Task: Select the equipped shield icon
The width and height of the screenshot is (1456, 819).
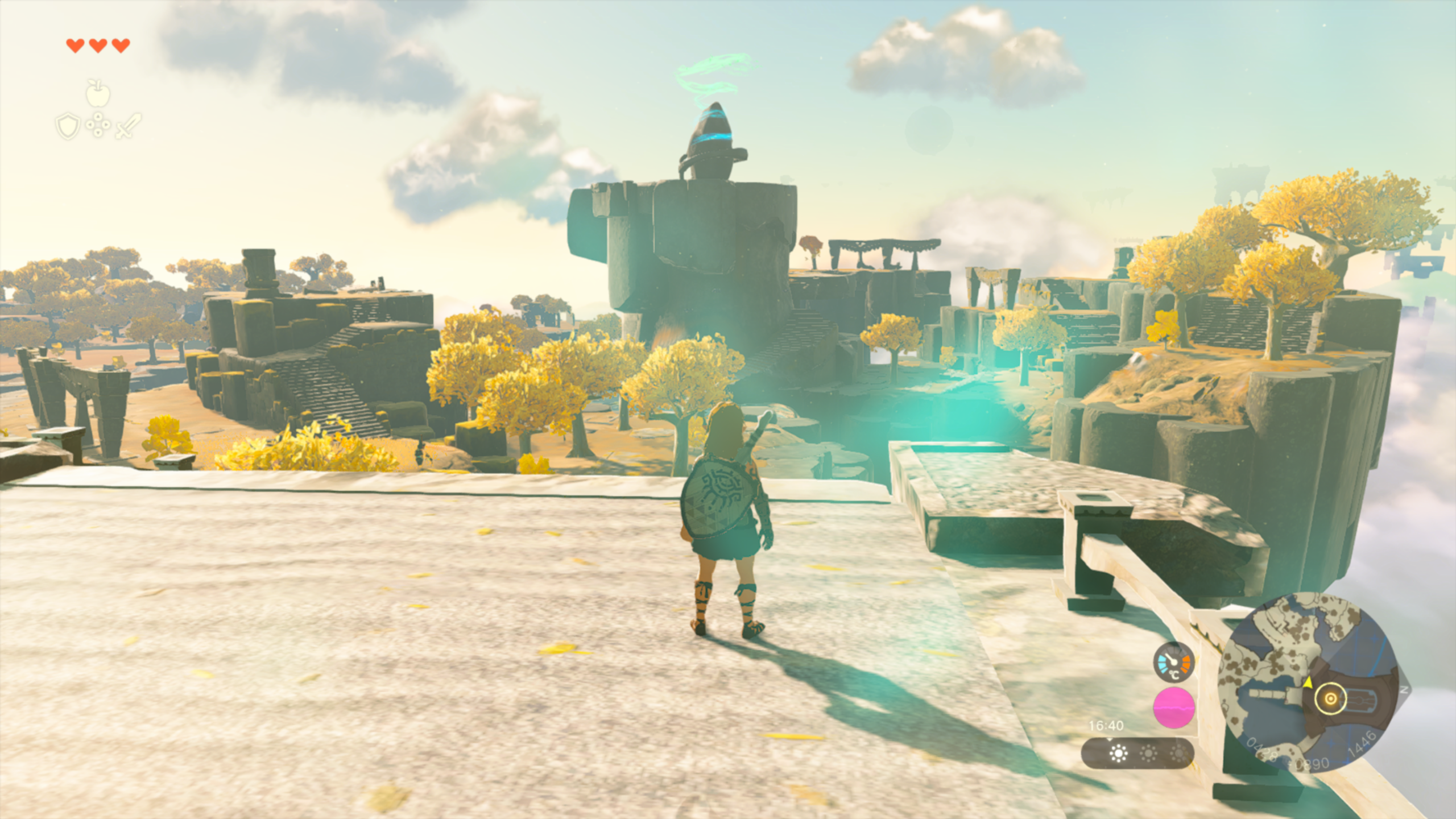Action: [x=68, y=127]
